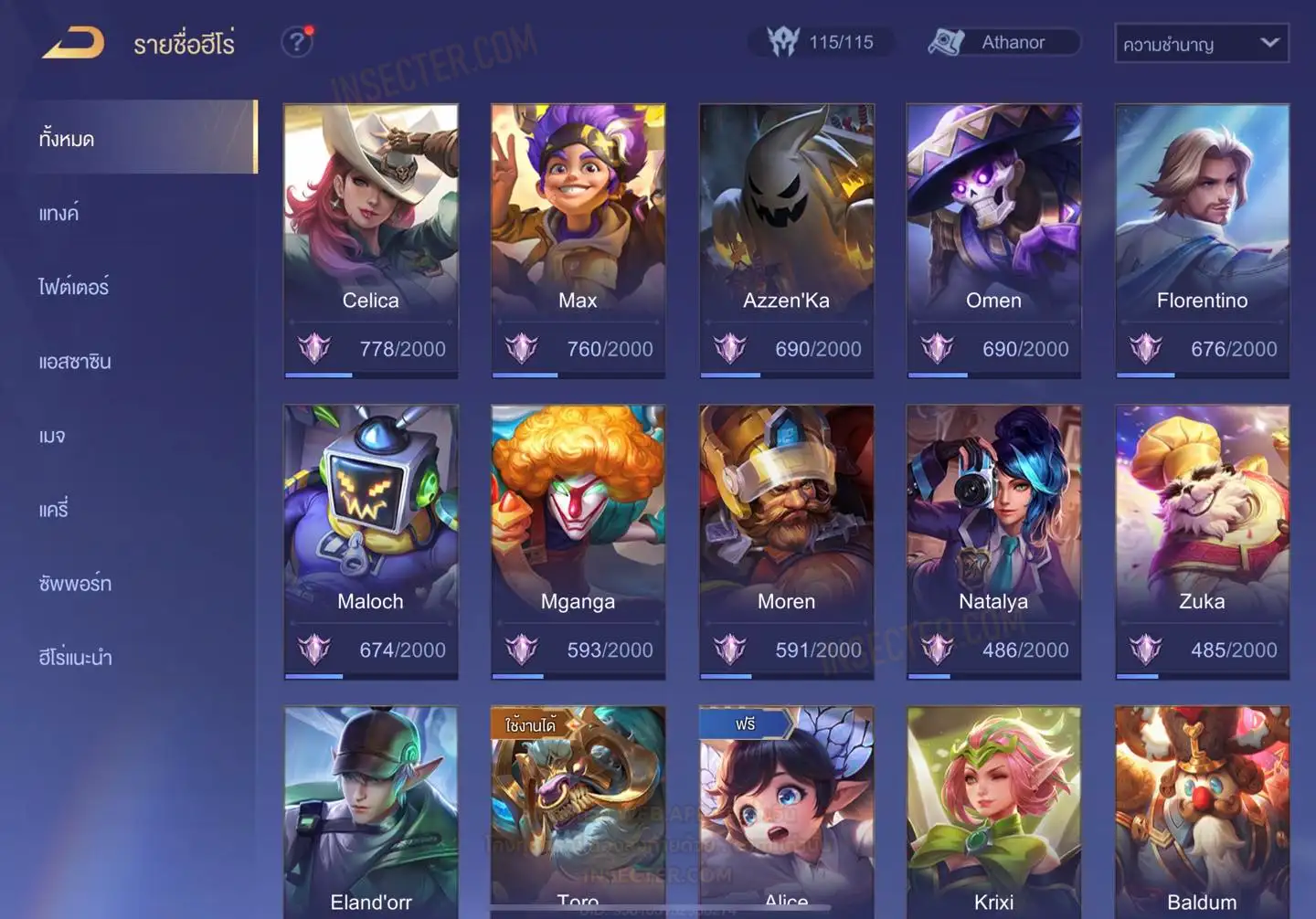Choose the Max hero card

578,239
